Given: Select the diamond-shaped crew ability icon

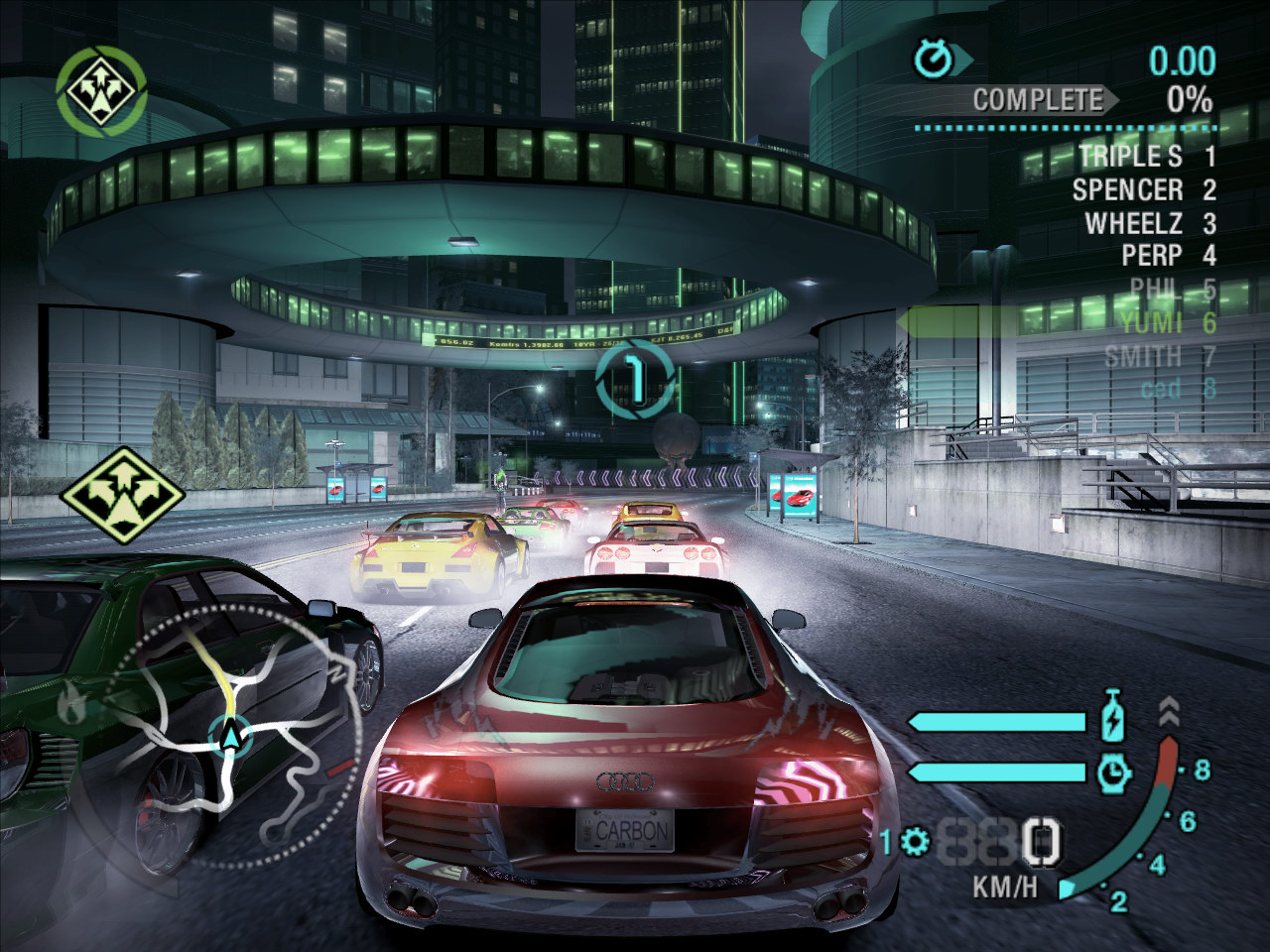Looking at the screenshot, I should coord(122,495).
